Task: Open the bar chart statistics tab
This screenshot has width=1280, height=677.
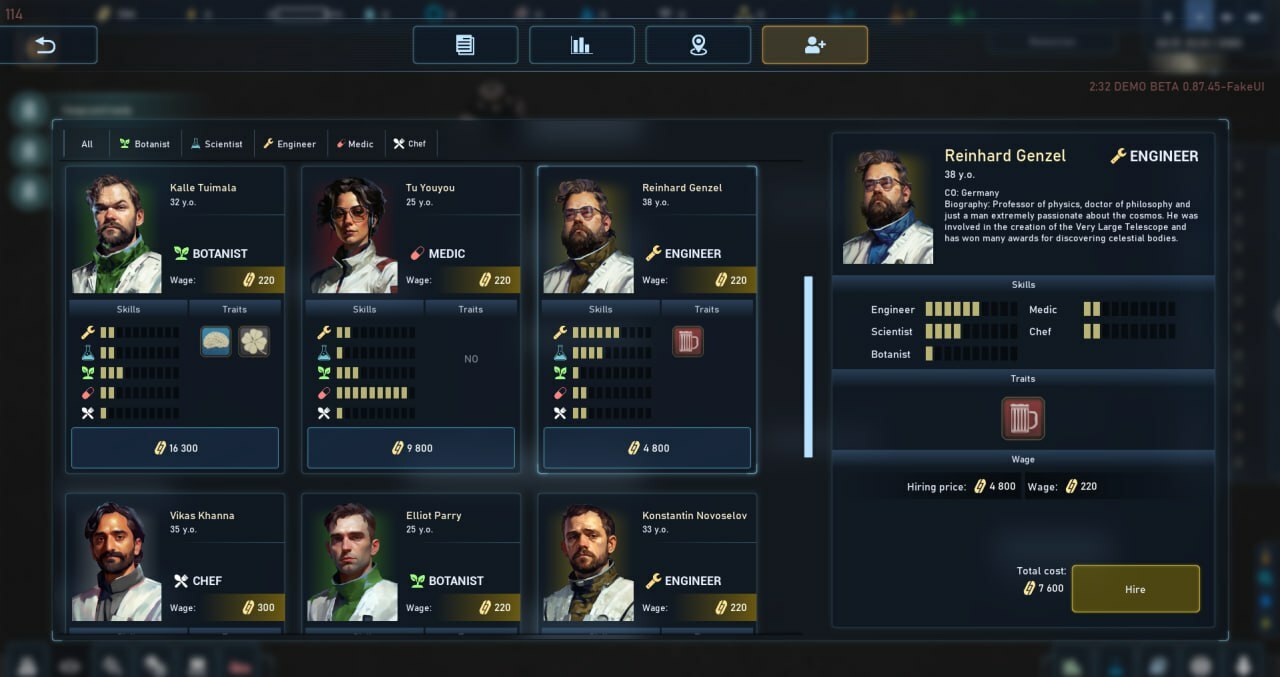Action: [x=581, y=45]
